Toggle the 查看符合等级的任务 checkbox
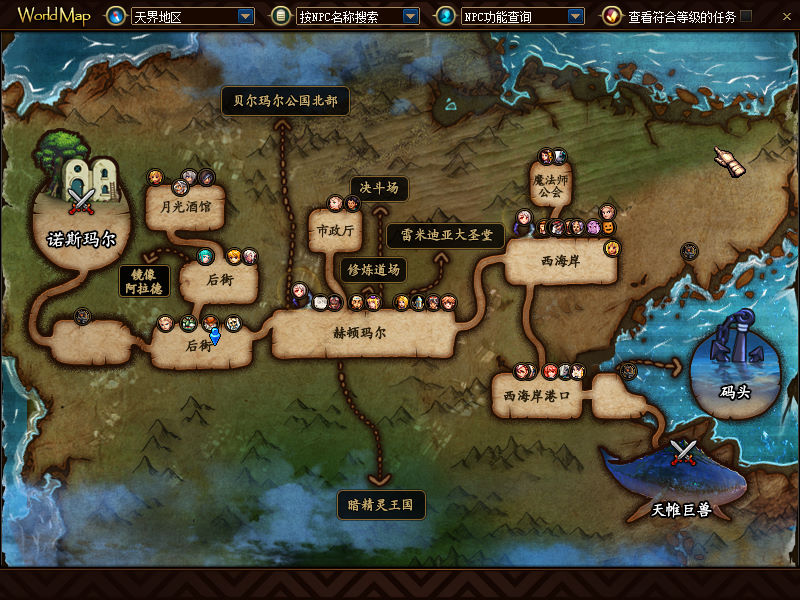The width and height of the screenshot is (800, 600). (x=745, y=16)
